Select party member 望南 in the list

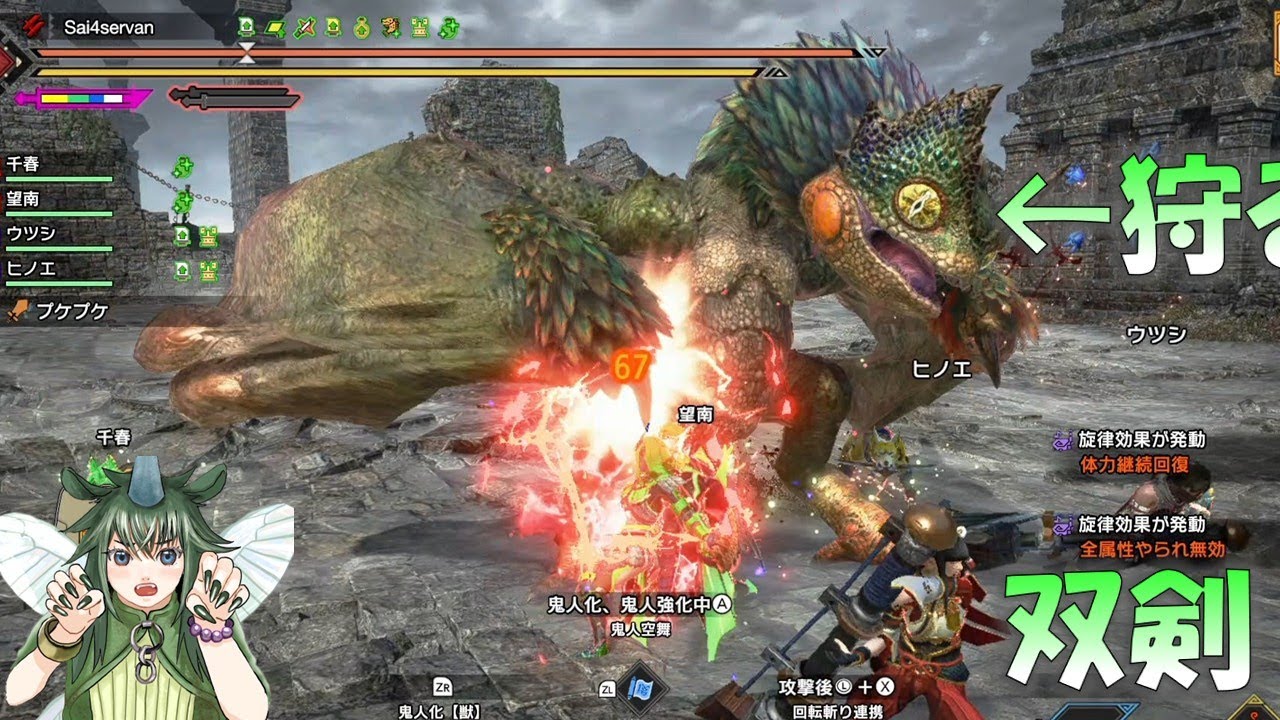[x=26, y=199]
